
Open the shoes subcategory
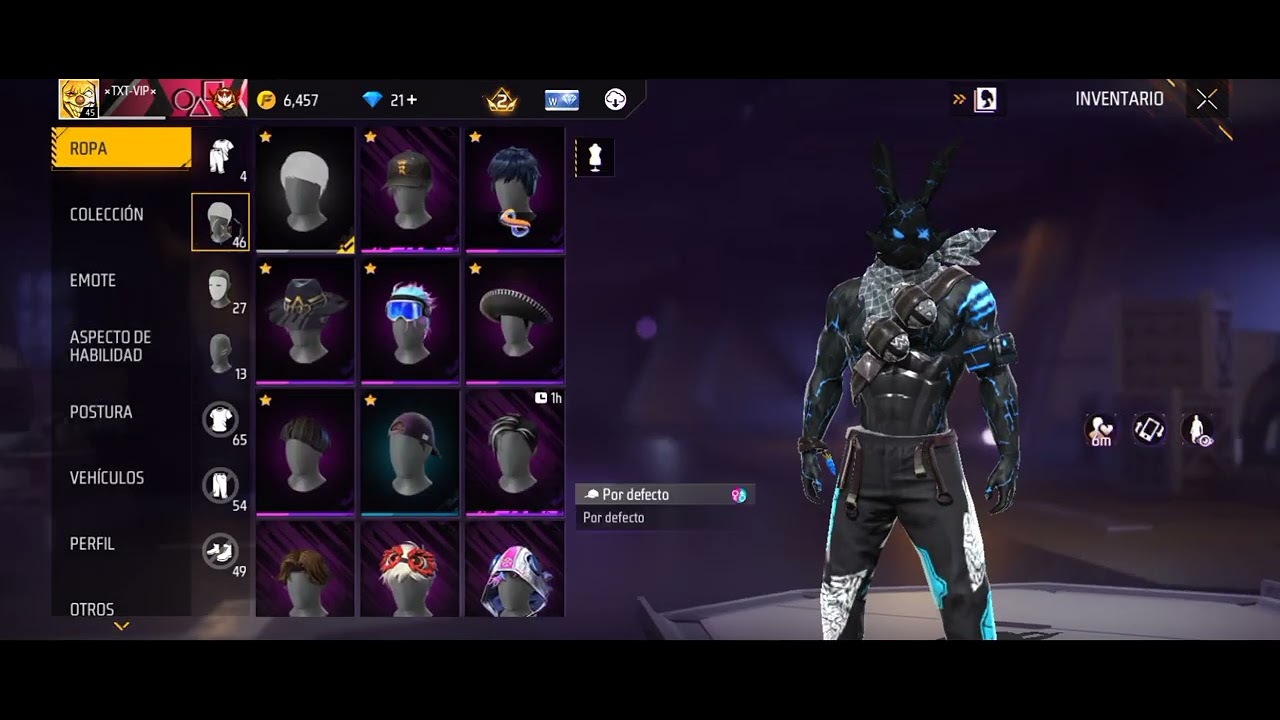pyautogui.click(x=220, y=551)
